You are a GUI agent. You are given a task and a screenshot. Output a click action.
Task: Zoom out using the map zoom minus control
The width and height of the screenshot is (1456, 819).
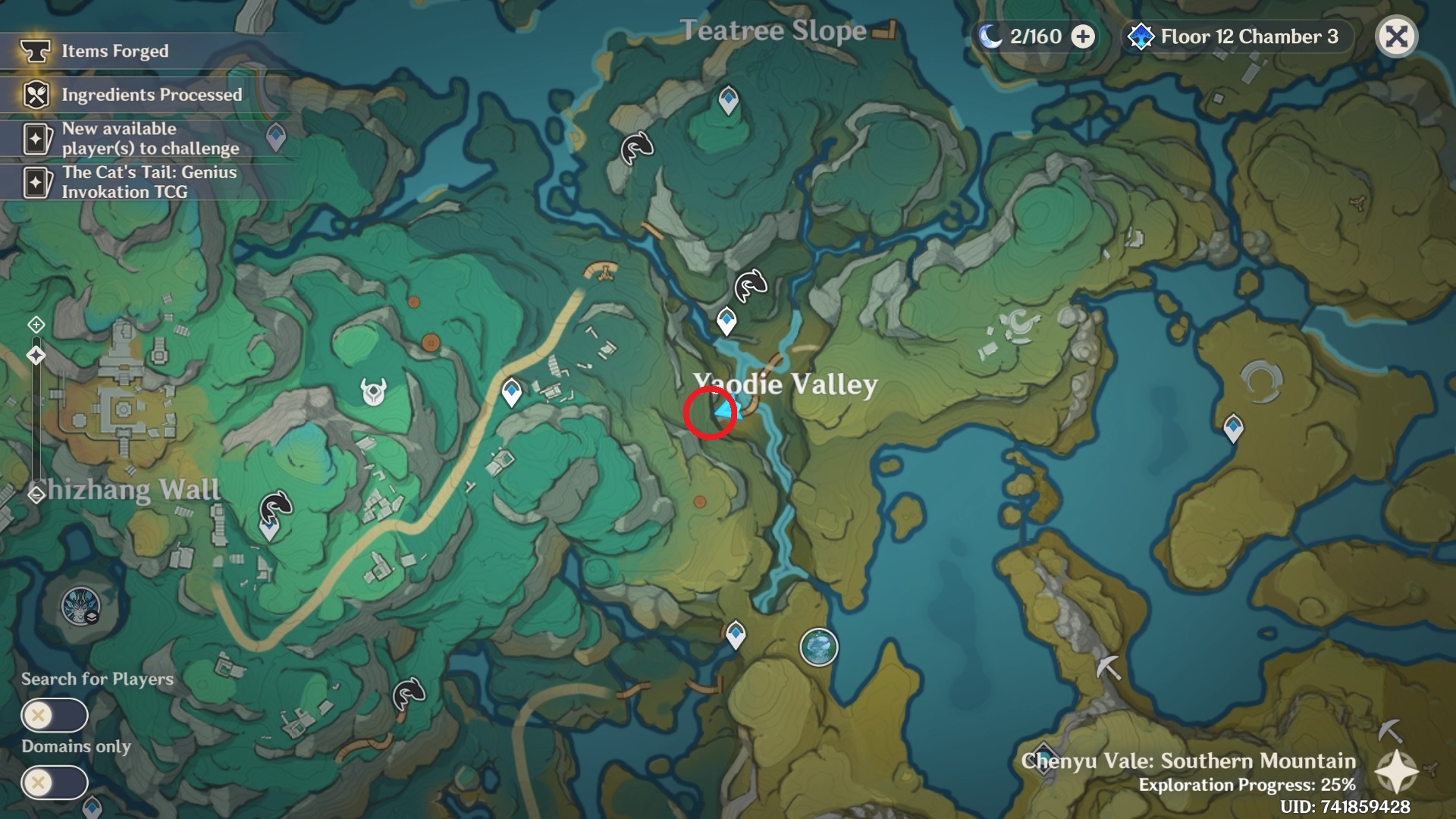36,495
